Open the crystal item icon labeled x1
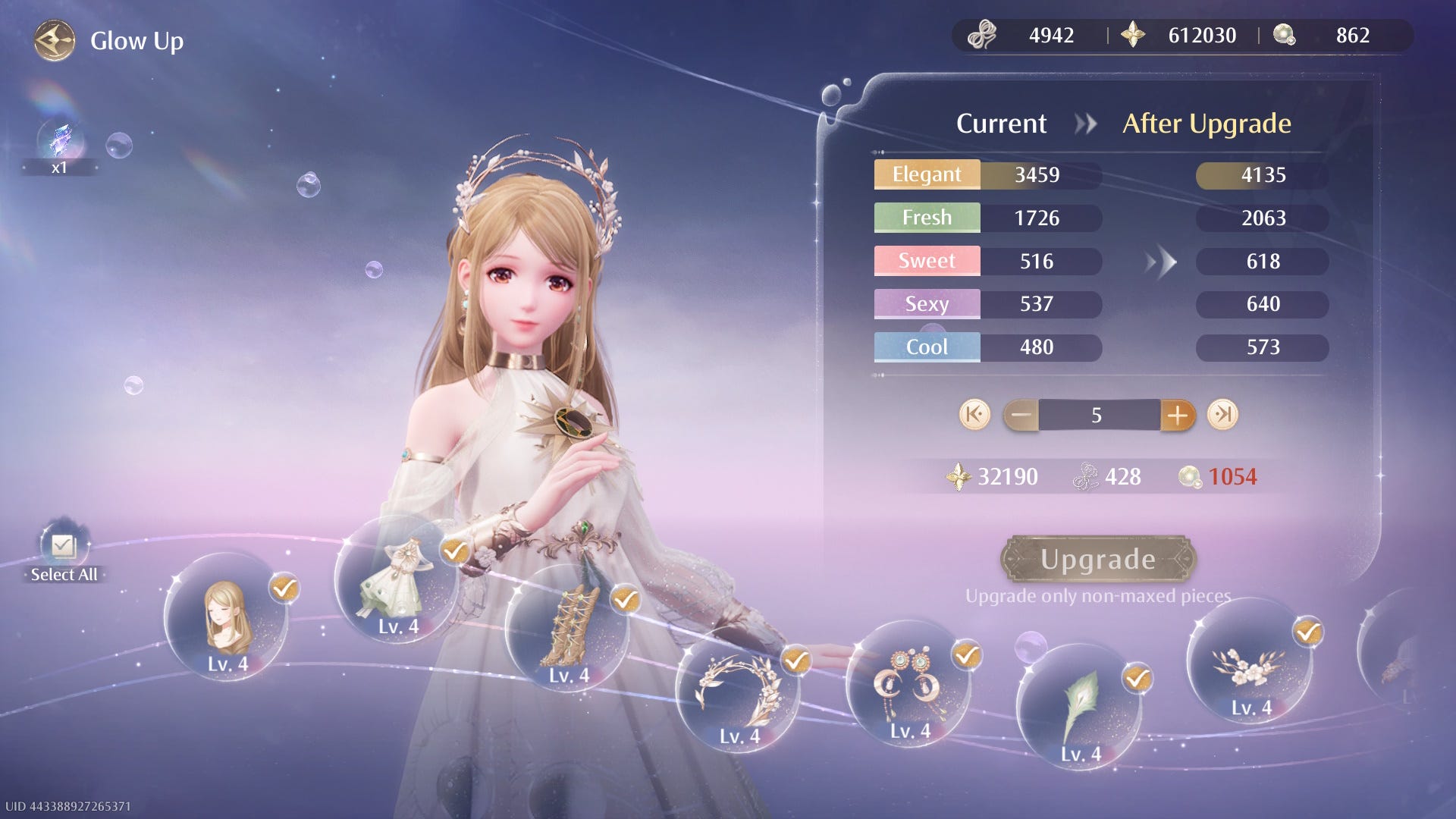The width and height of the screenshot is (1456, 819). [60, 142]
